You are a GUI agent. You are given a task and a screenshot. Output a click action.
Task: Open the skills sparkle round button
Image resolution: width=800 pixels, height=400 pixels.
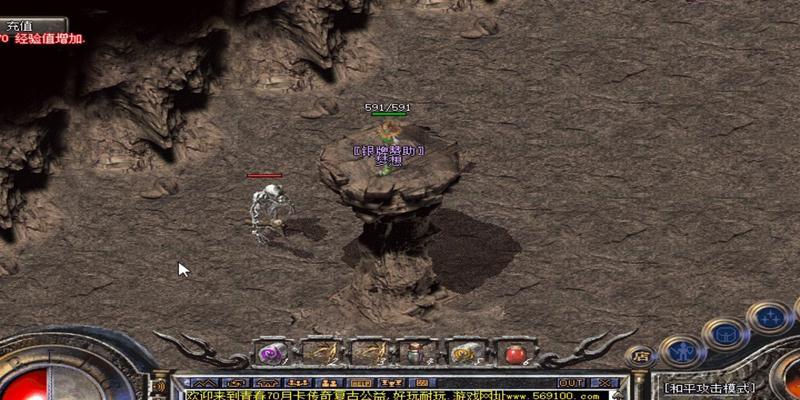(x=770, y=318)
